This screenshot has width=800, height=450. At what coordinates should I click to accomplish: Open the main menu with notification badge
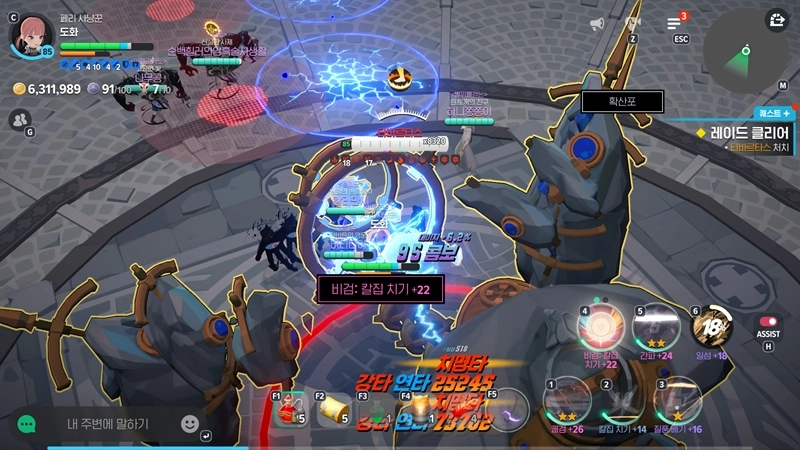[675, 23]
